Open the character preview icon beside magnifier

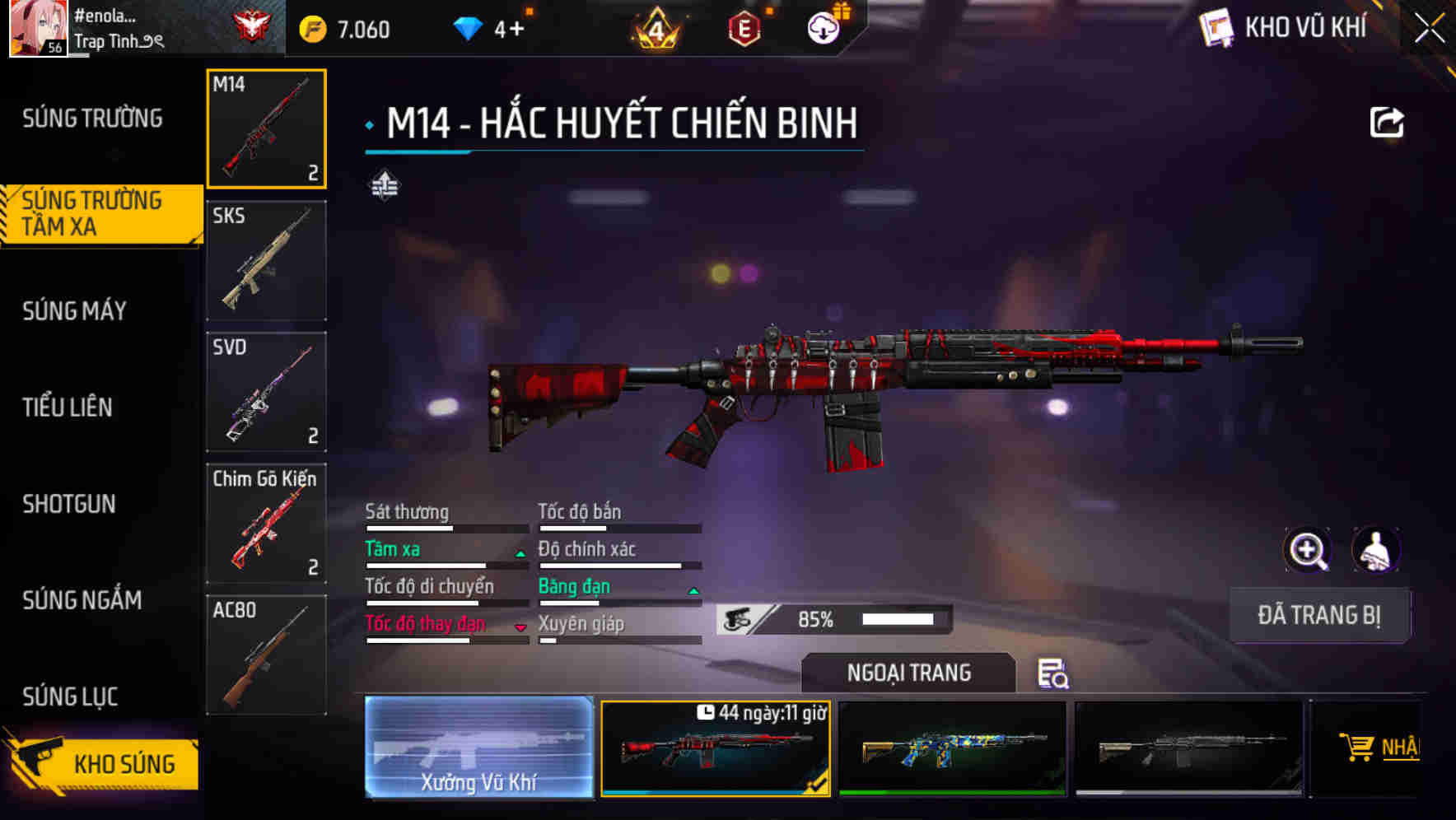(x=1374, y=550)
